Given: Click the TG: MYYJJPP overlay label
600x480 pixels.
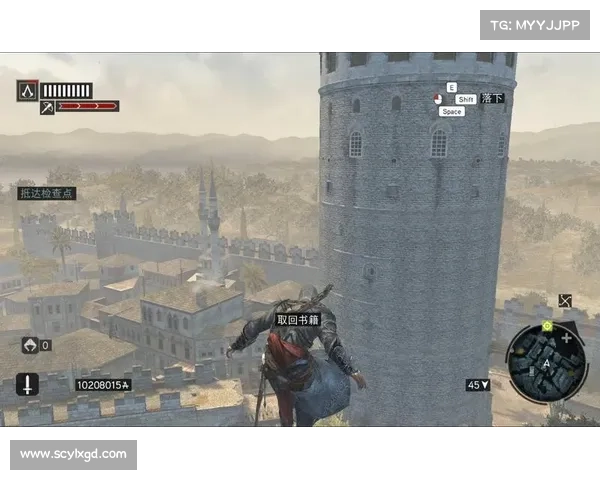Looking at the screenshot, I should (x=535, y=24).
